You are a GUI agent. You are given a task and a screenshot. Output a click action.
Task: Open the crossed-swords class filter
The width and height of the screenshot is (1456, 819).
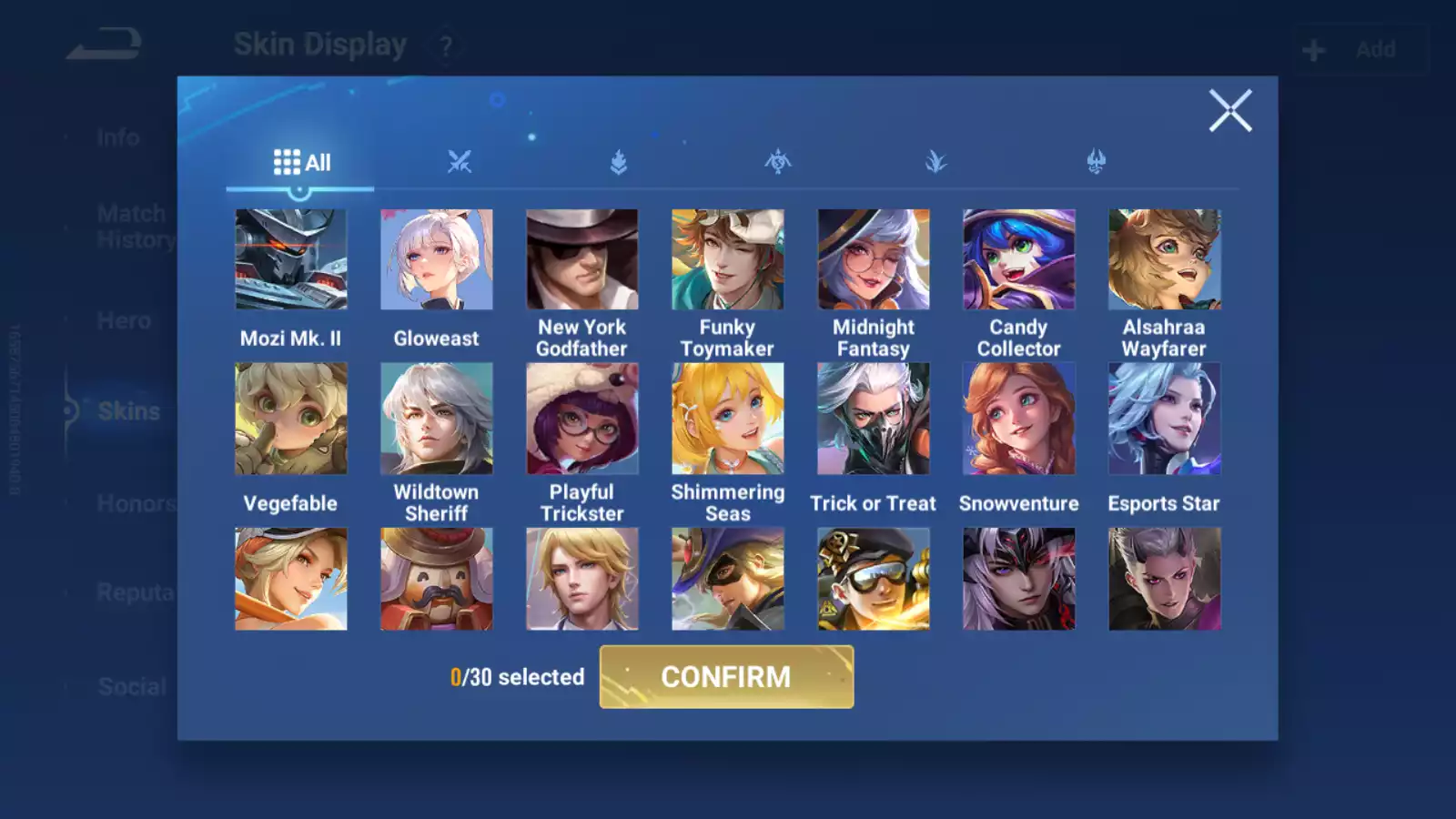[460, 161]
